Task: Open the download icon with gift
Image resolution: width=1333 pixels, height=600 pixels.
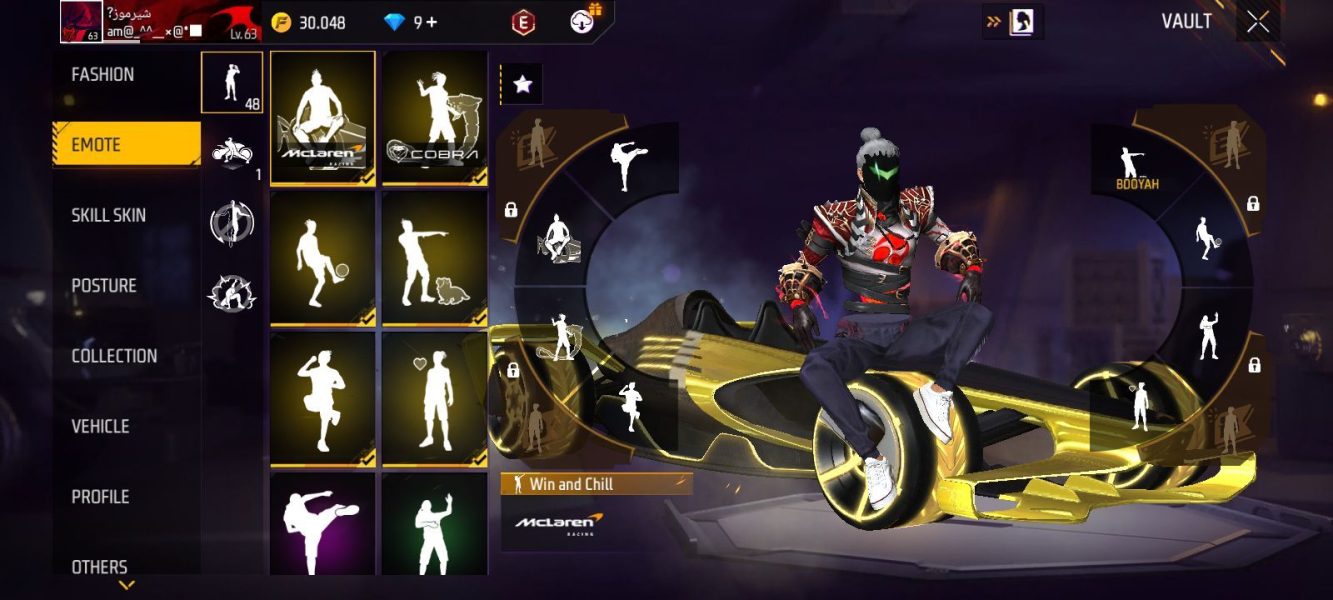Action: (x=583, y=21)
